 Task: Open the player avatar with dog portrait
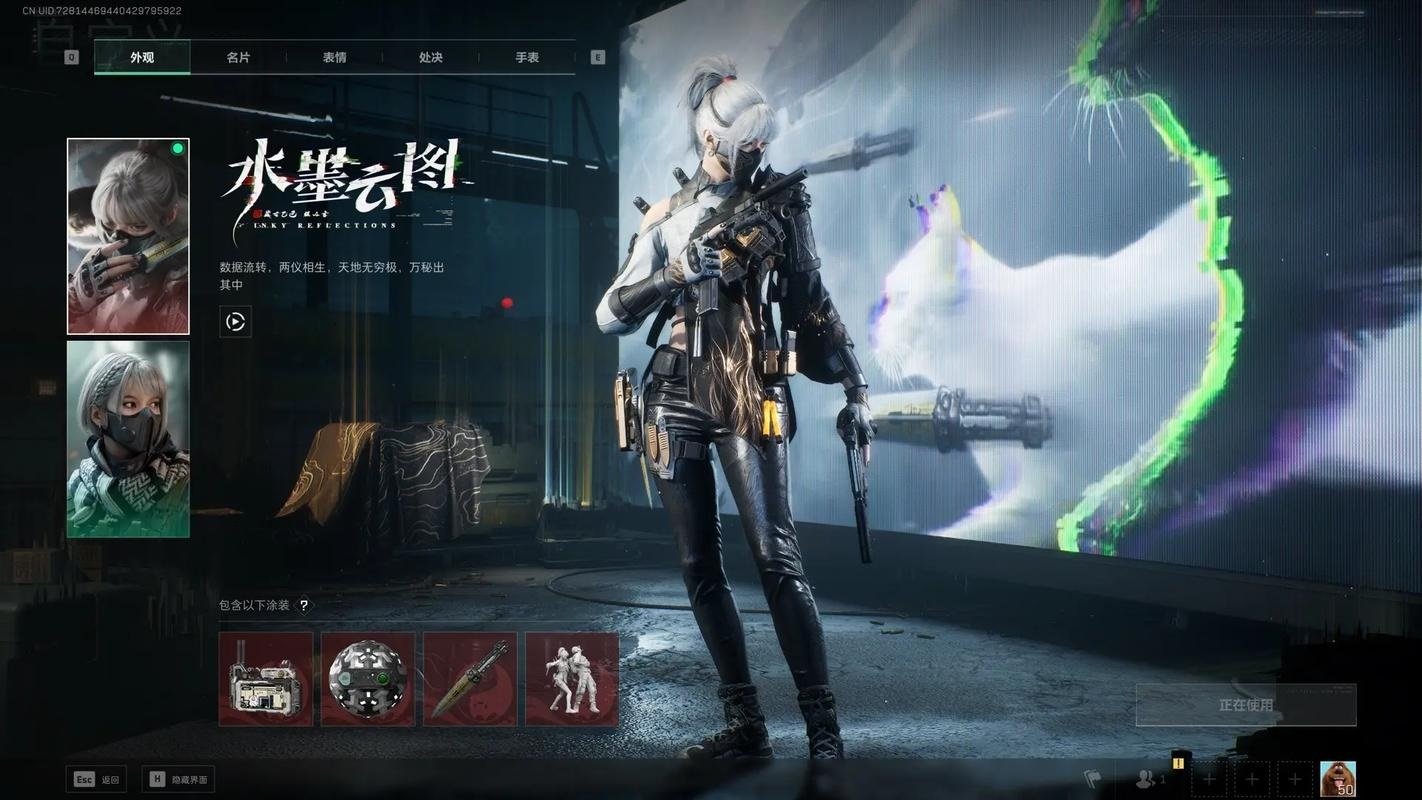coord(1338,779)
